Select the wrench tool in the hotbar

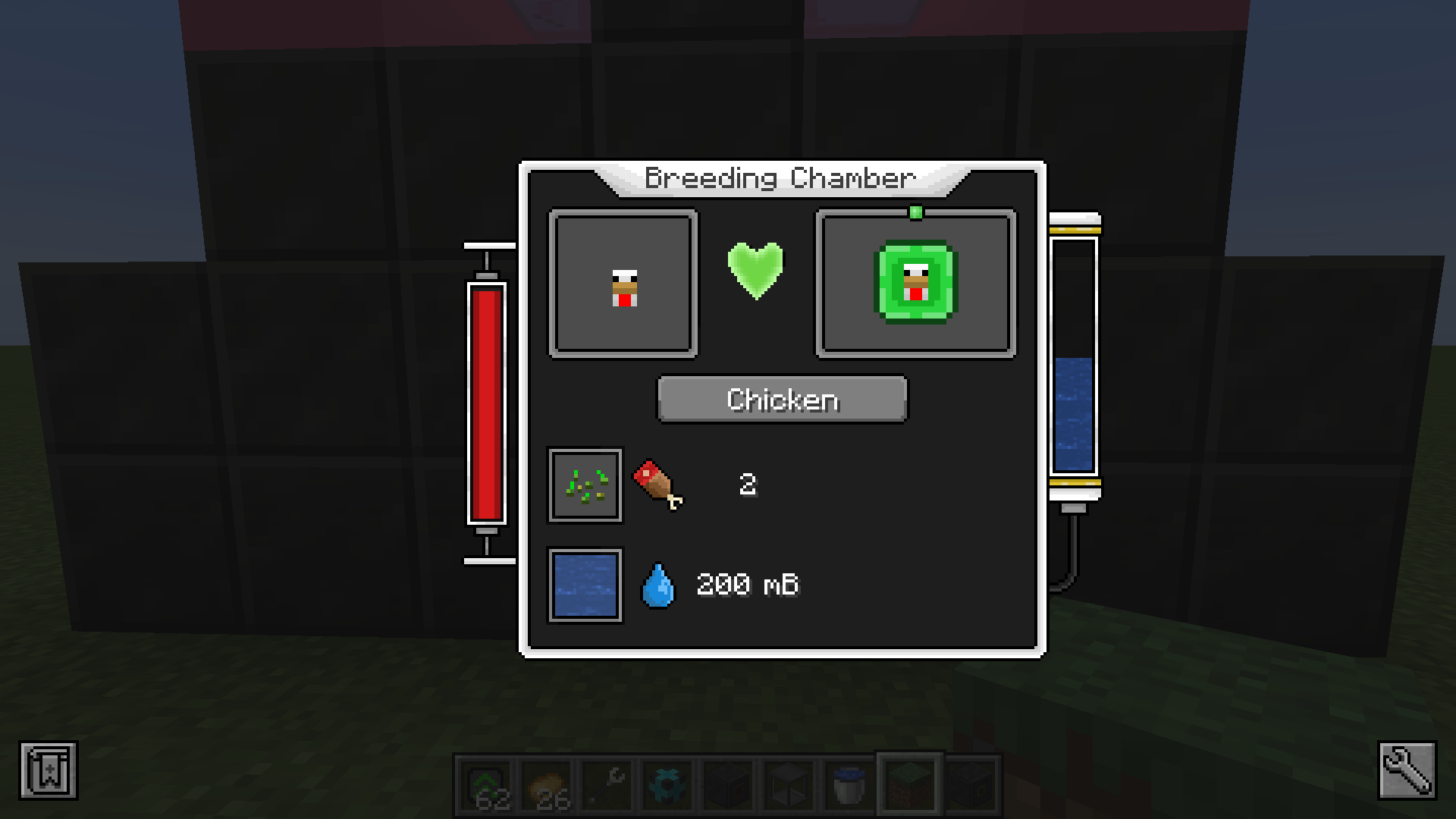coord(604,784)
